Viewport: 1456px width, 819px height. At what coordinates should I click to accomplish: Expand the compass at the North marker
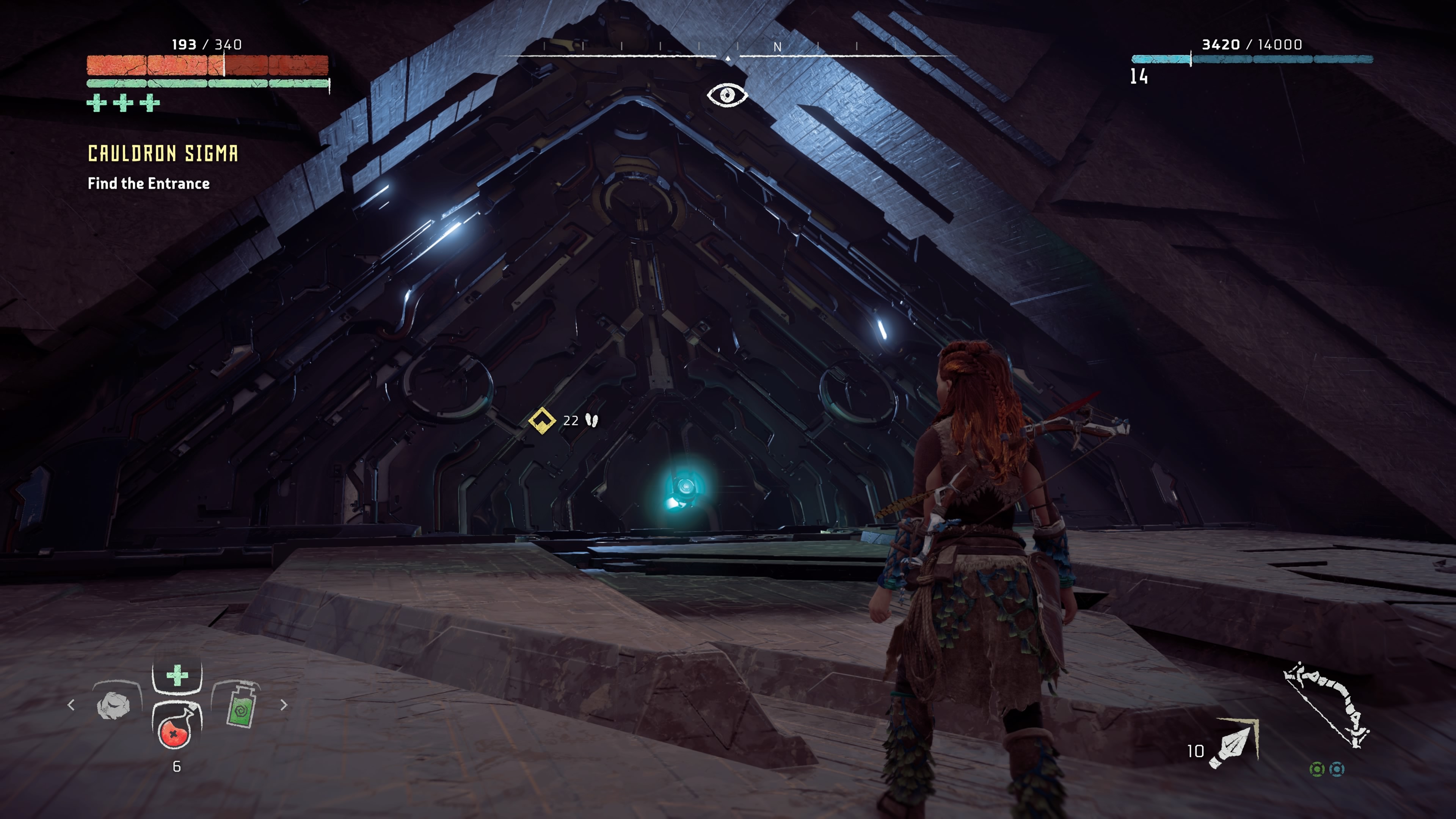pyautogui.click(x=778, y=48)
